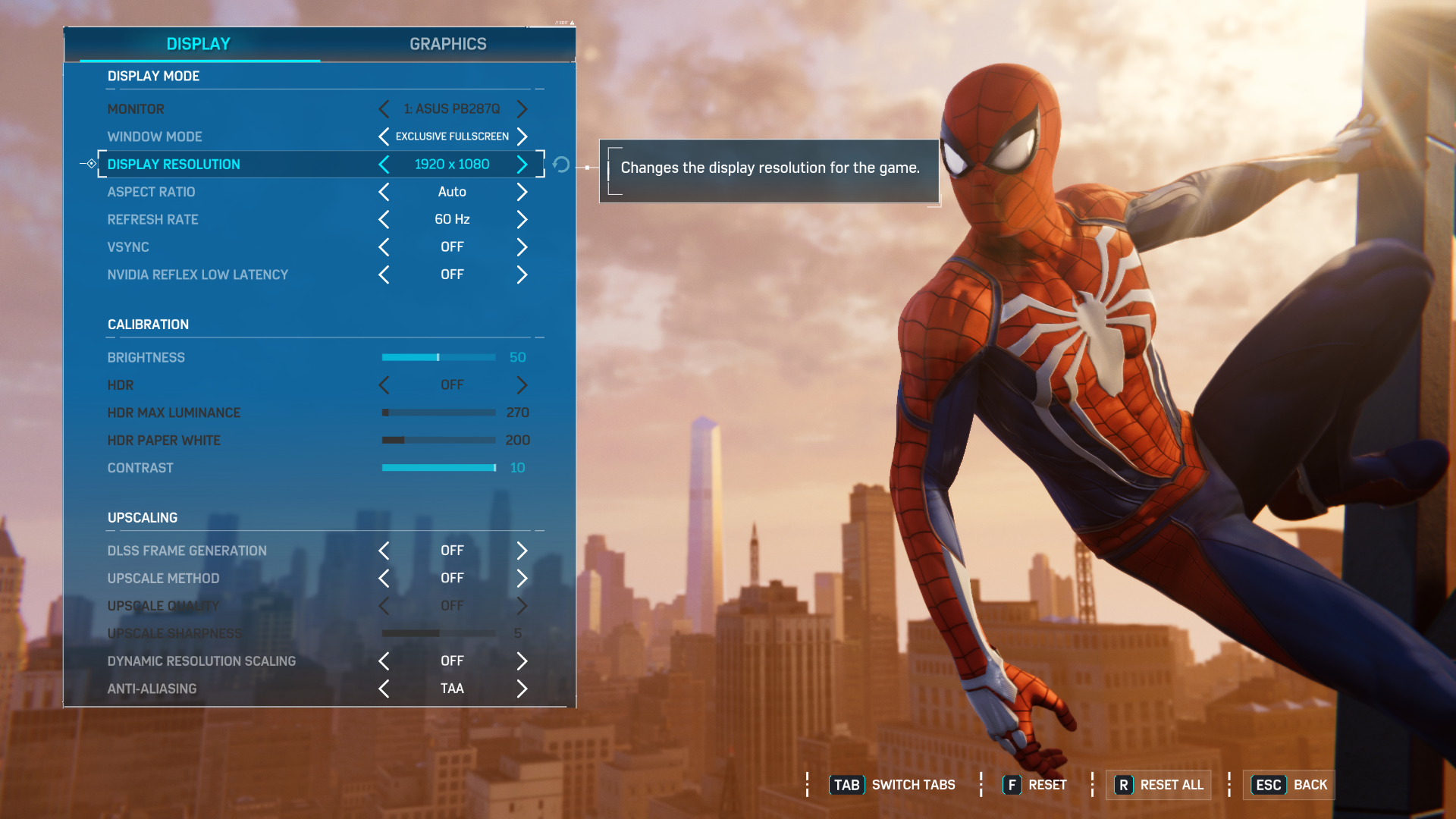Reset Display Resolution with the circular arrow icon
The image size is (1456, 819).
(561, 165)
